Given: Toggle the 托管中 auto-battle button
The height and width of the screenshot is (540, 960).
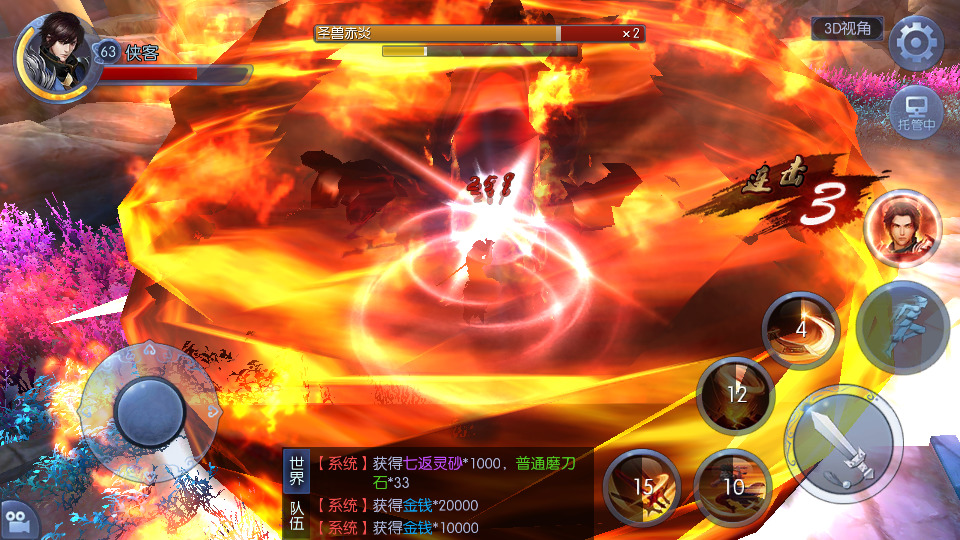Looking at the screenshot, I should click(916, 110).
